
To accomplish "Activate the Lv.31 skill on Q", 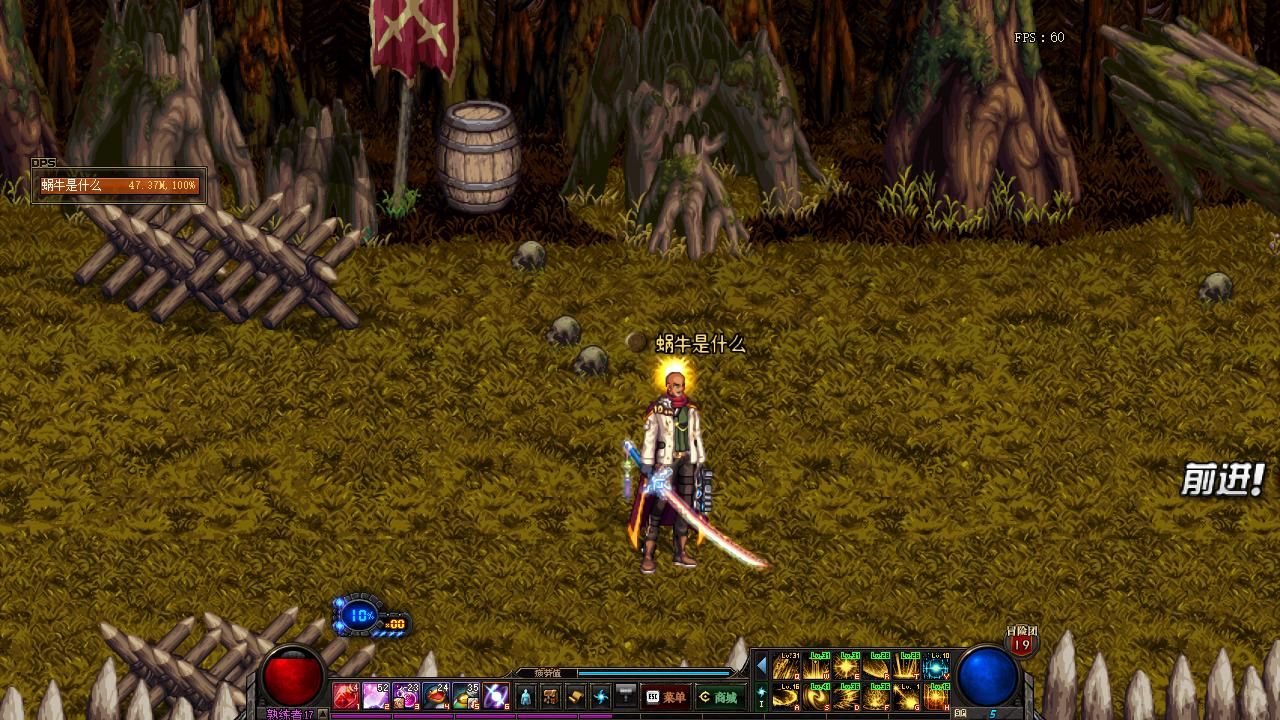I will [787, 666].
